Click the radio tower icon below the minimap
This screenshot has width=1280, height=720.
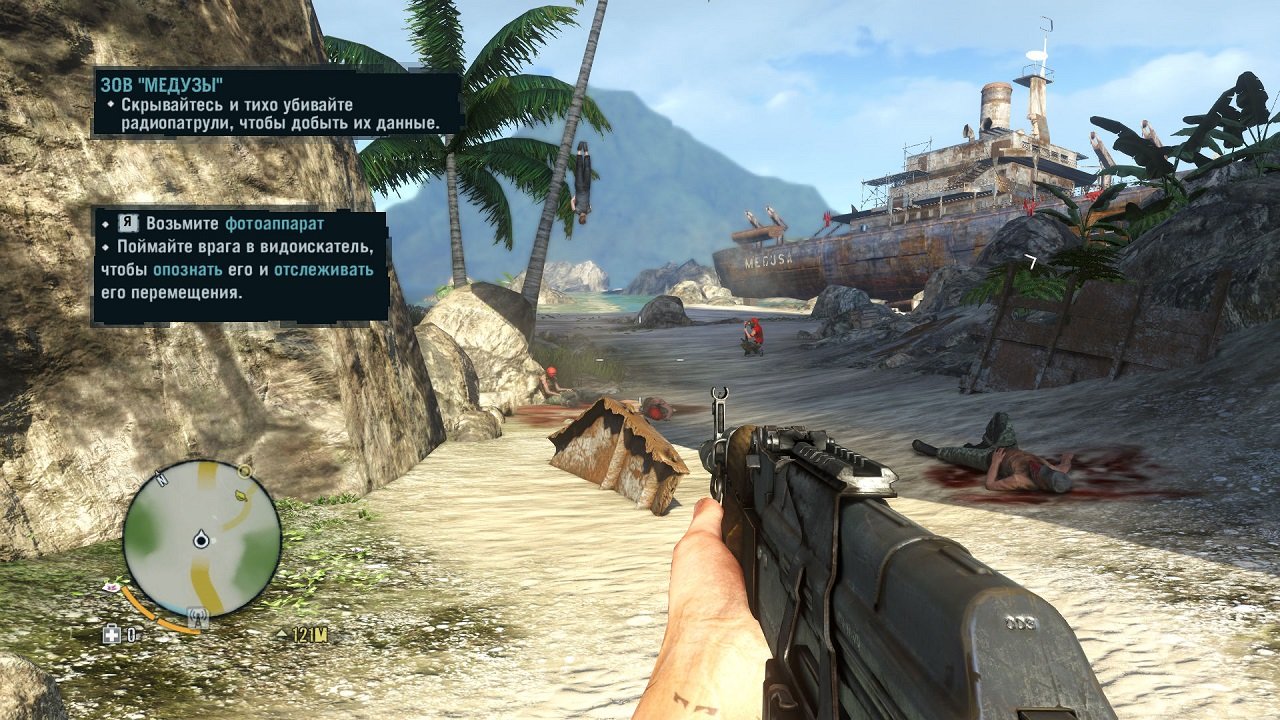pyautogui.click(x=197, y=616)
